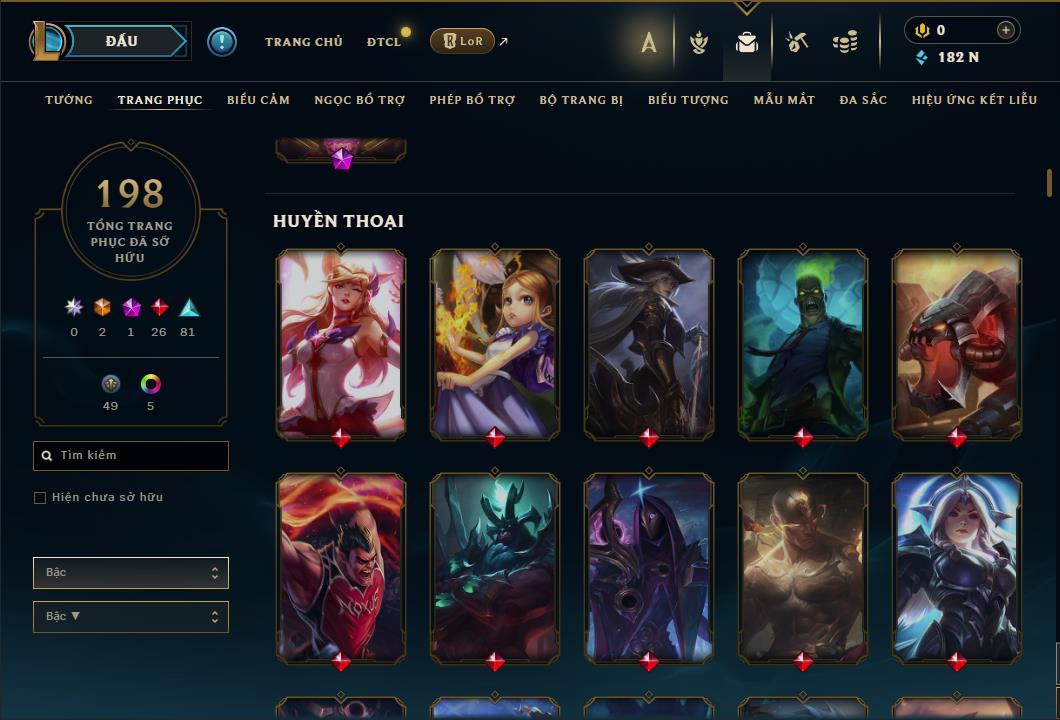Image resolution: width=1060 pixels, height=720 pixels.
Task: Open the coin stack store icon
Action: click(x=845, y=42)
